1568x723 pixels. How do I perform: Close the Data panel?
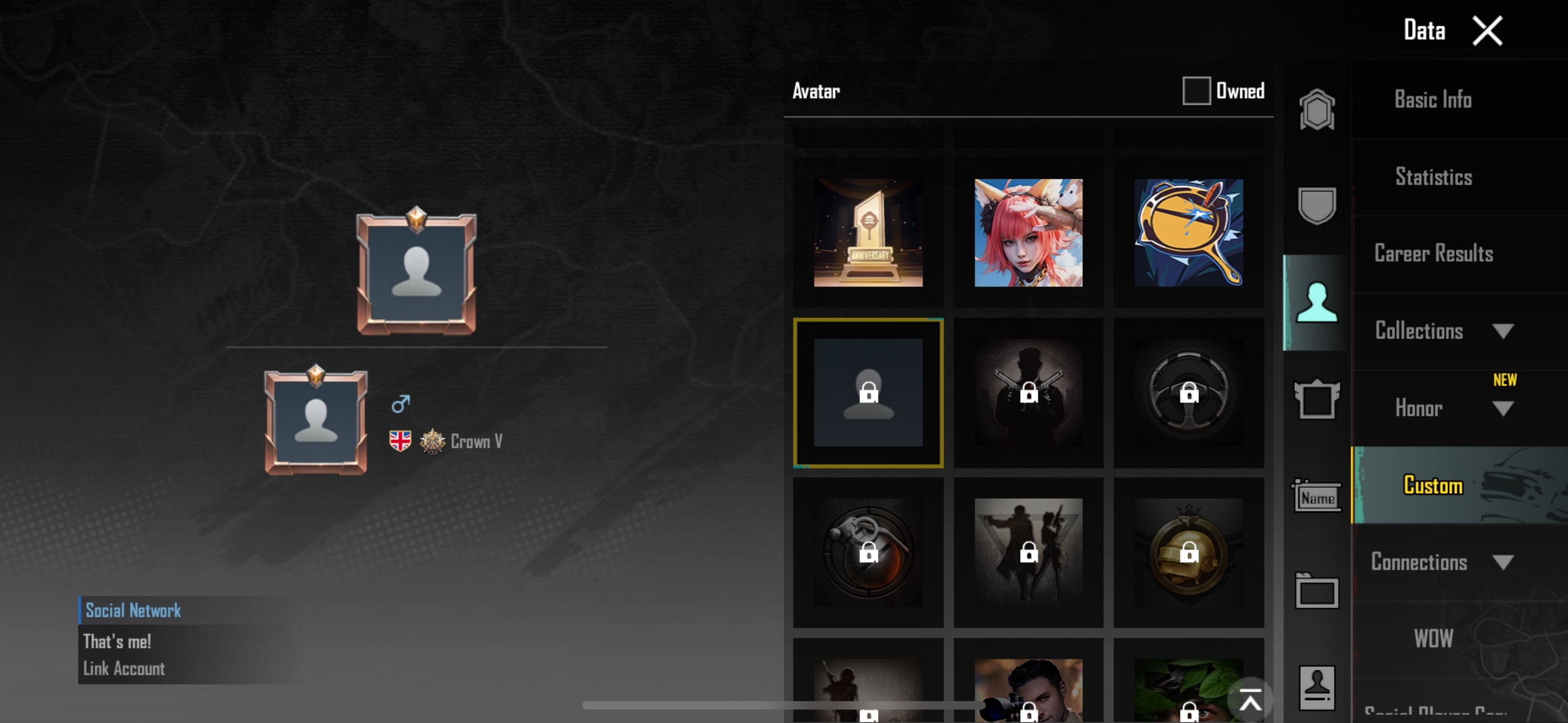(x=1487, y=30)
